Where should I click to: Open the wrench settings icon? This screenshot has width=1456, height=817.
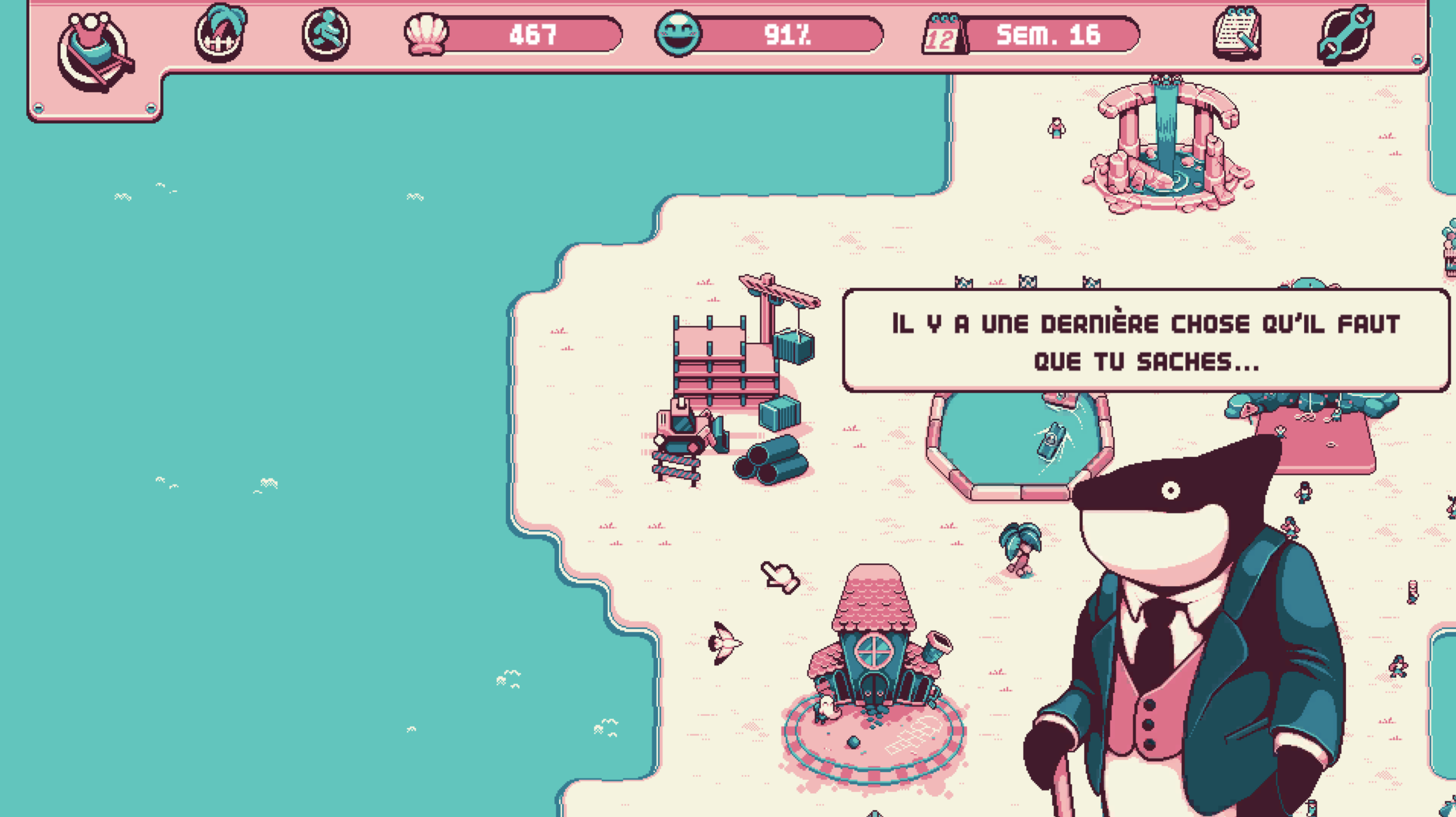pos(1346,34)
